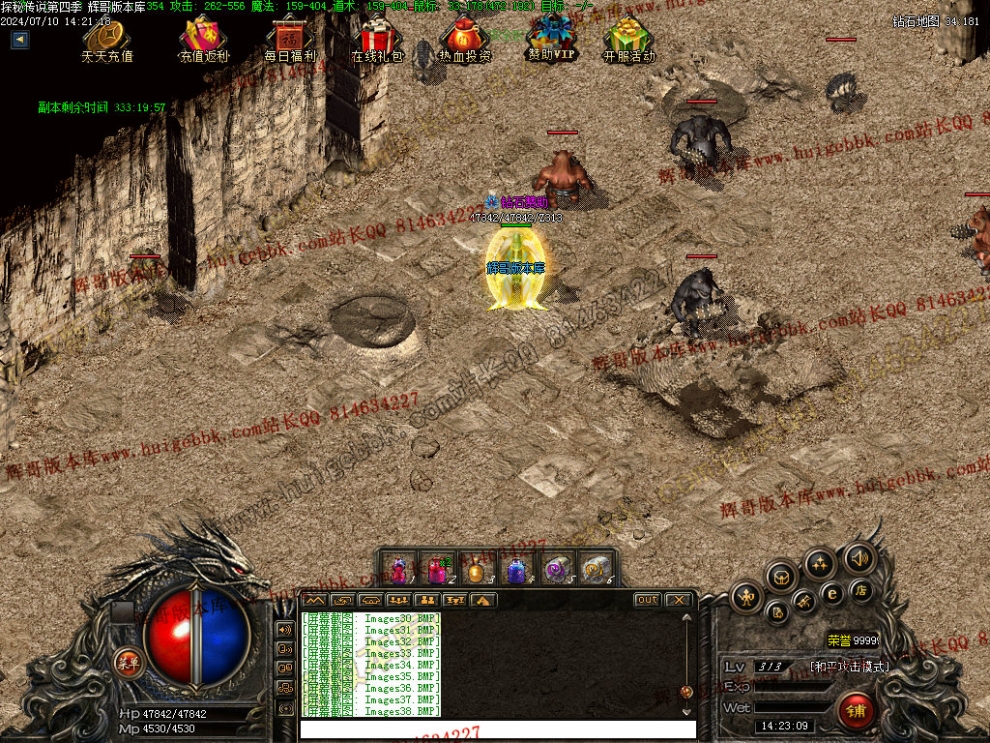The image size is (990, 743).
Task: Open the 每日福利 daily benefits icon
Action: (290, 38)
